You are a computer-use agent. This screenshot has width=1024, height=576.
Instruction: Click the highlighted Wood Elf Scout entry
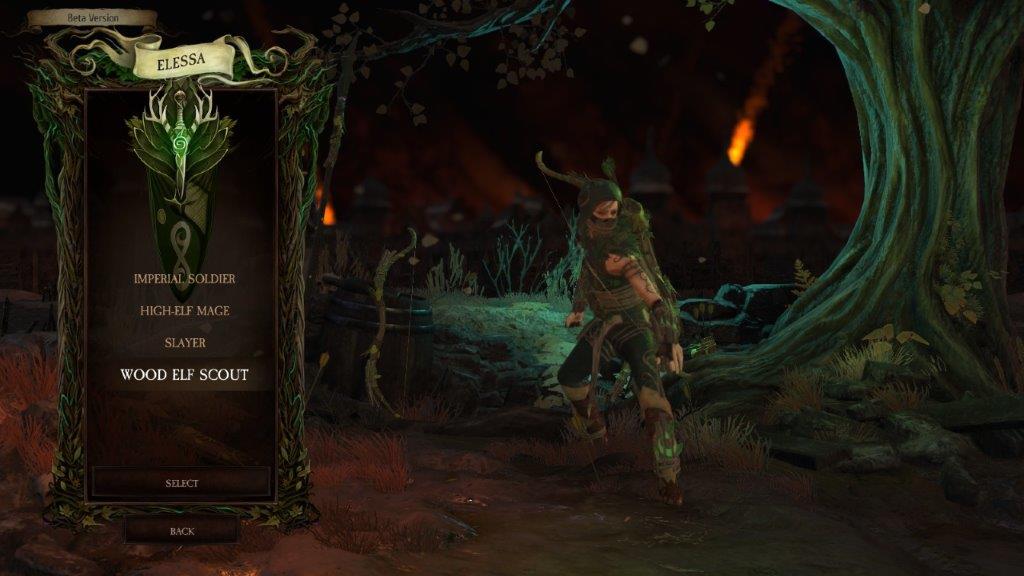(x=184, y=375)
